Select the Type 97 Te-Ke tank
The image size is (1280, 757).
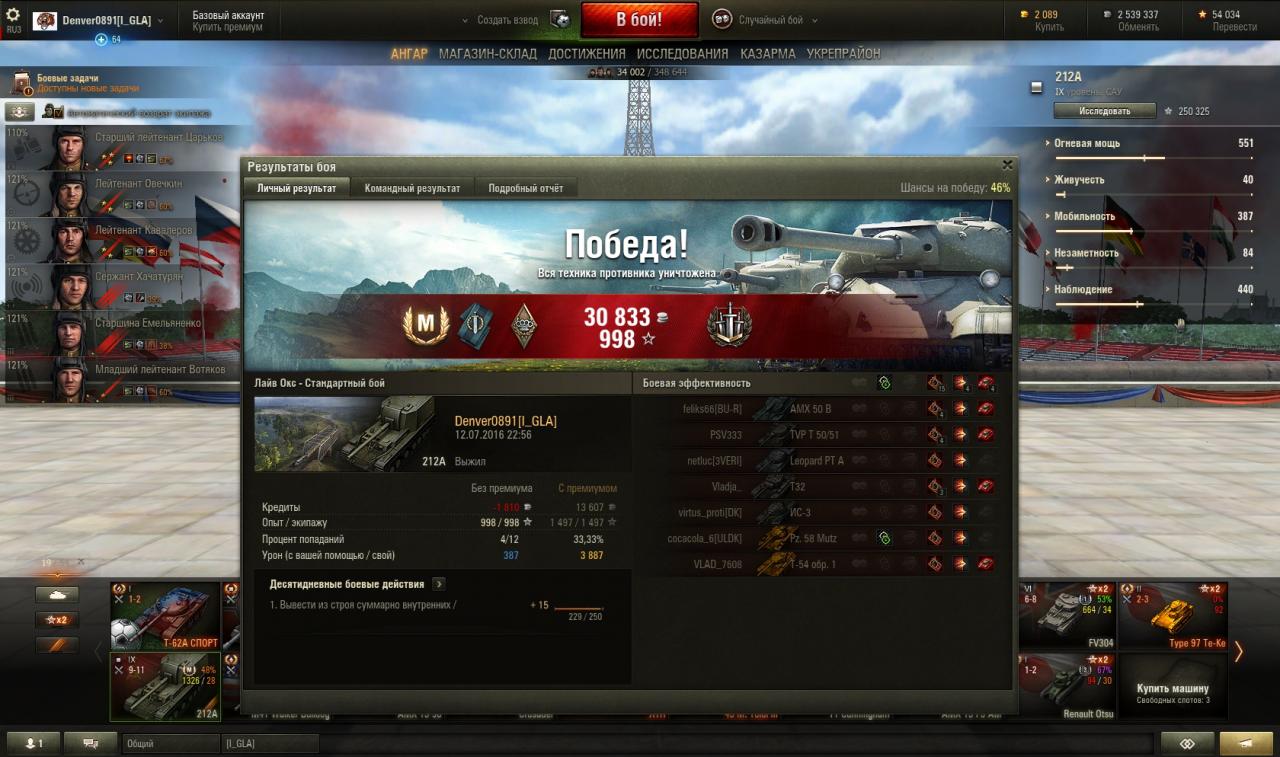pos(1172,616)
